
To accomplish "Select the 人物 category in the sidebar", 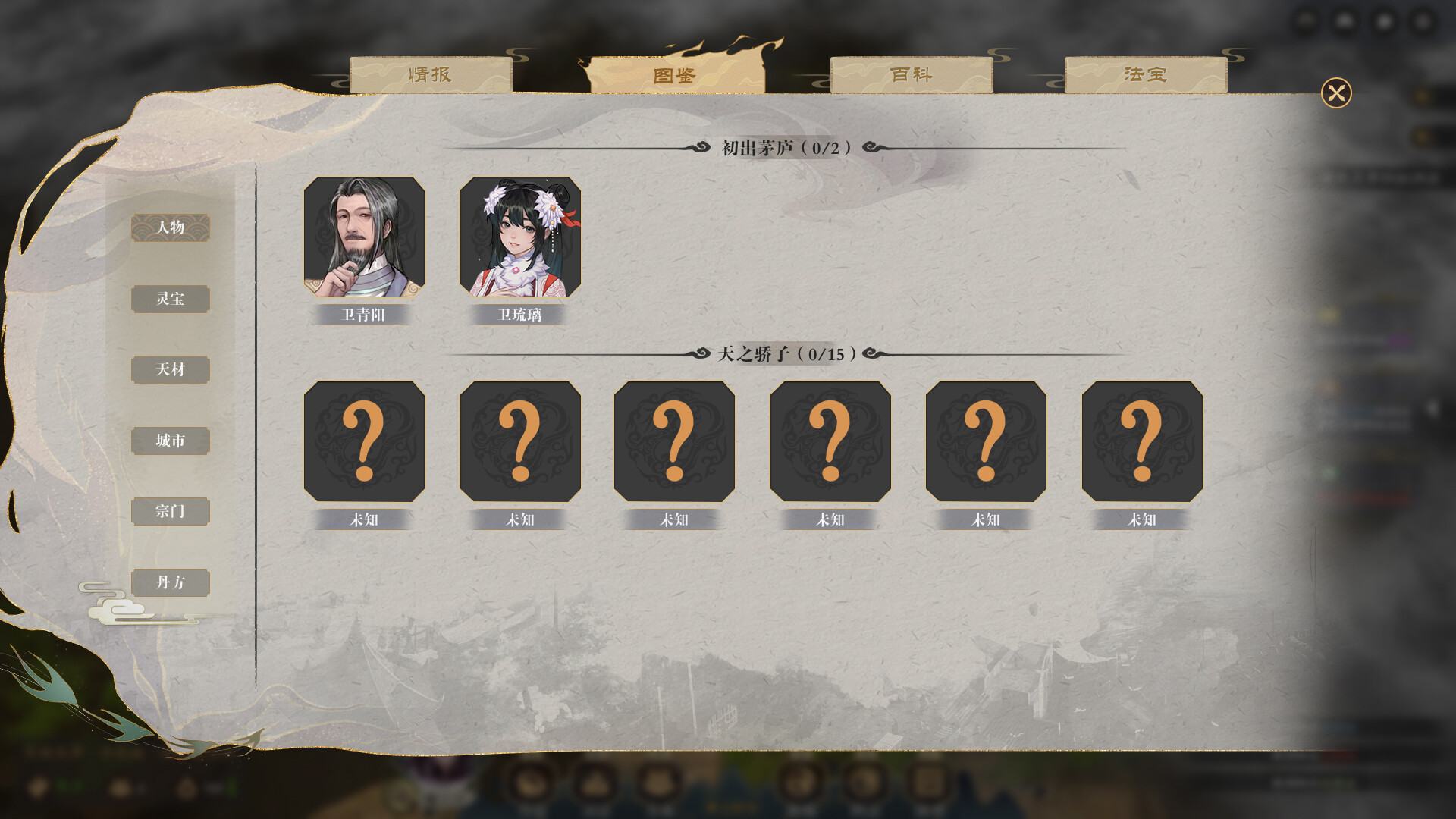I will [x=171, y=228].
